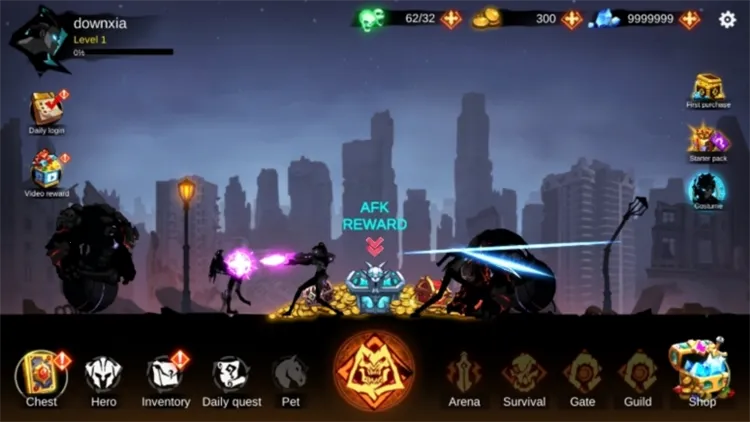The width and height of the screenshot is (750, 422).
Task: Enter Survival mode
Action: tap(524, 376)
